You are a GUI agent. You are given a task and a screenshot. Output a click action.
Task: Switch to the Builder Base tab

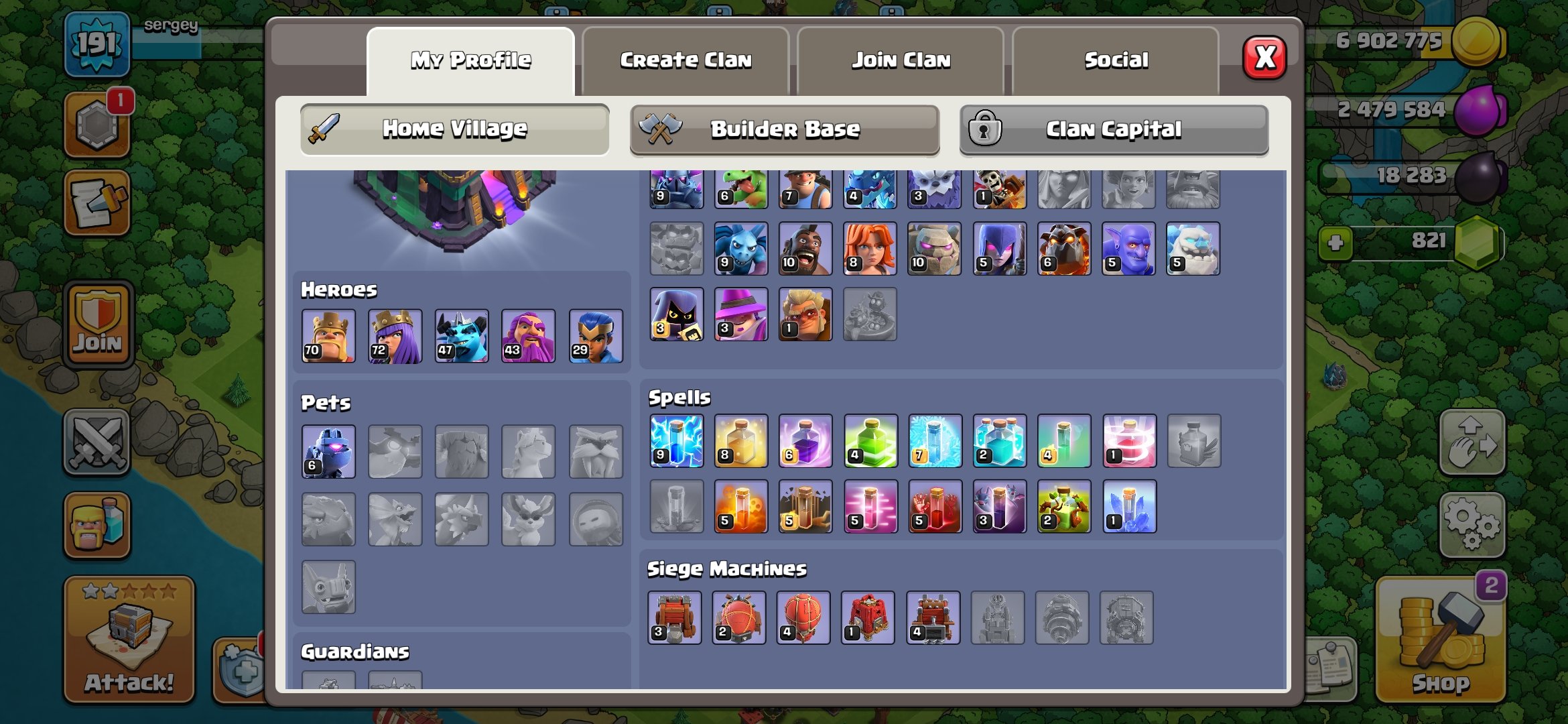point(784,129)
